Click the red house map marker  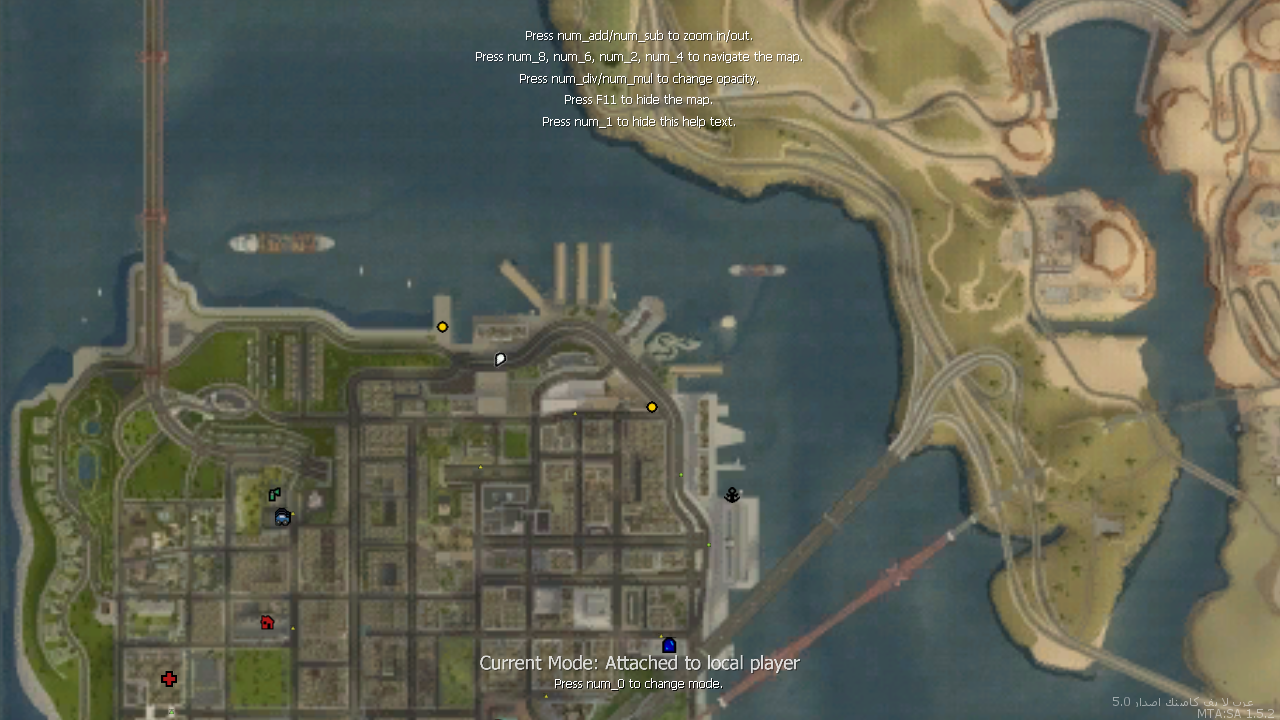(267, 622)
